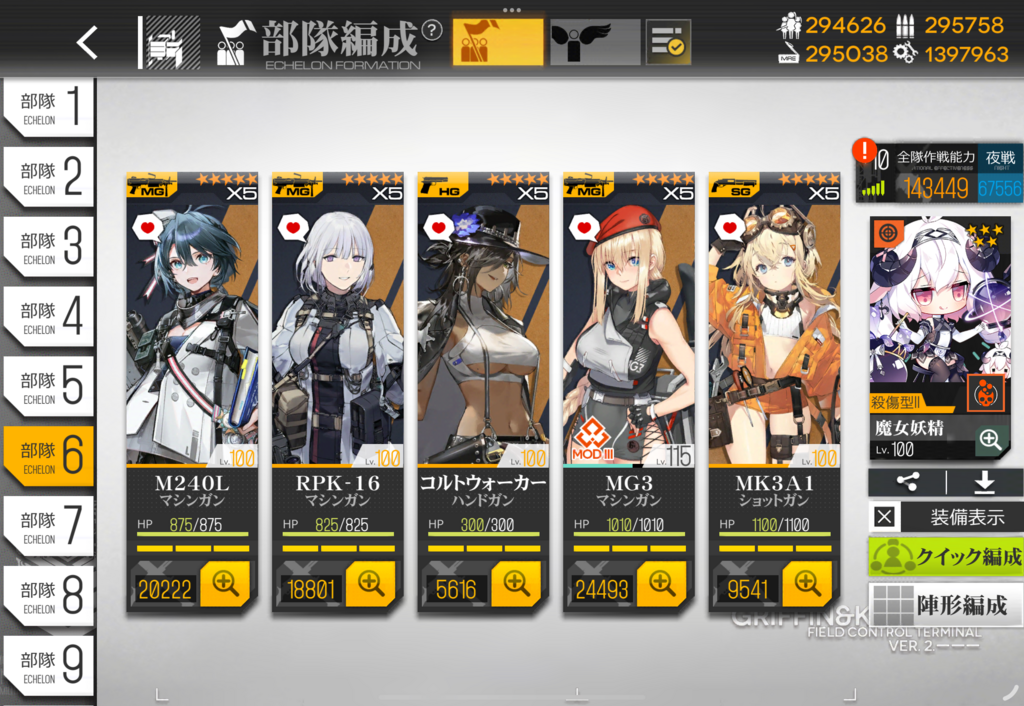Open the help question mark icon
The height and width of the screenshot is (706, 1024).
(432, 30)
